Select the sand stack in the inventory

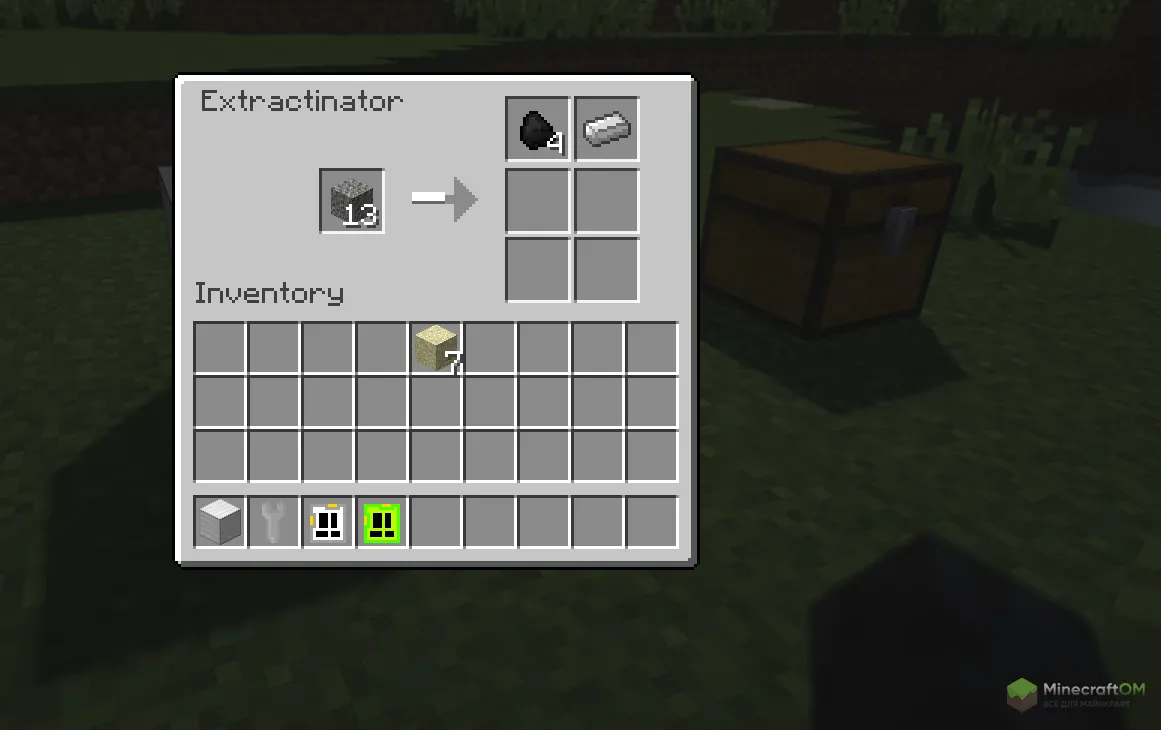point(436,348)
